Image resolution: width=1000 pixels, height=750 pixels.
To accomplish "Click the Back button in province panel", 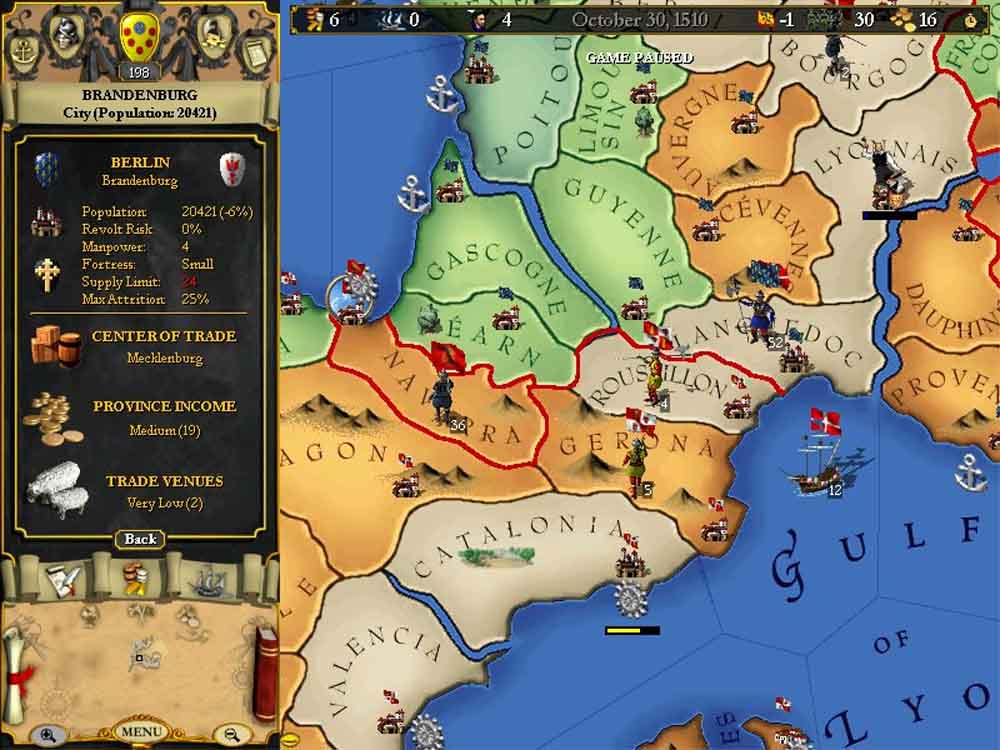I will pyautogui.click(x=140, y=539).
